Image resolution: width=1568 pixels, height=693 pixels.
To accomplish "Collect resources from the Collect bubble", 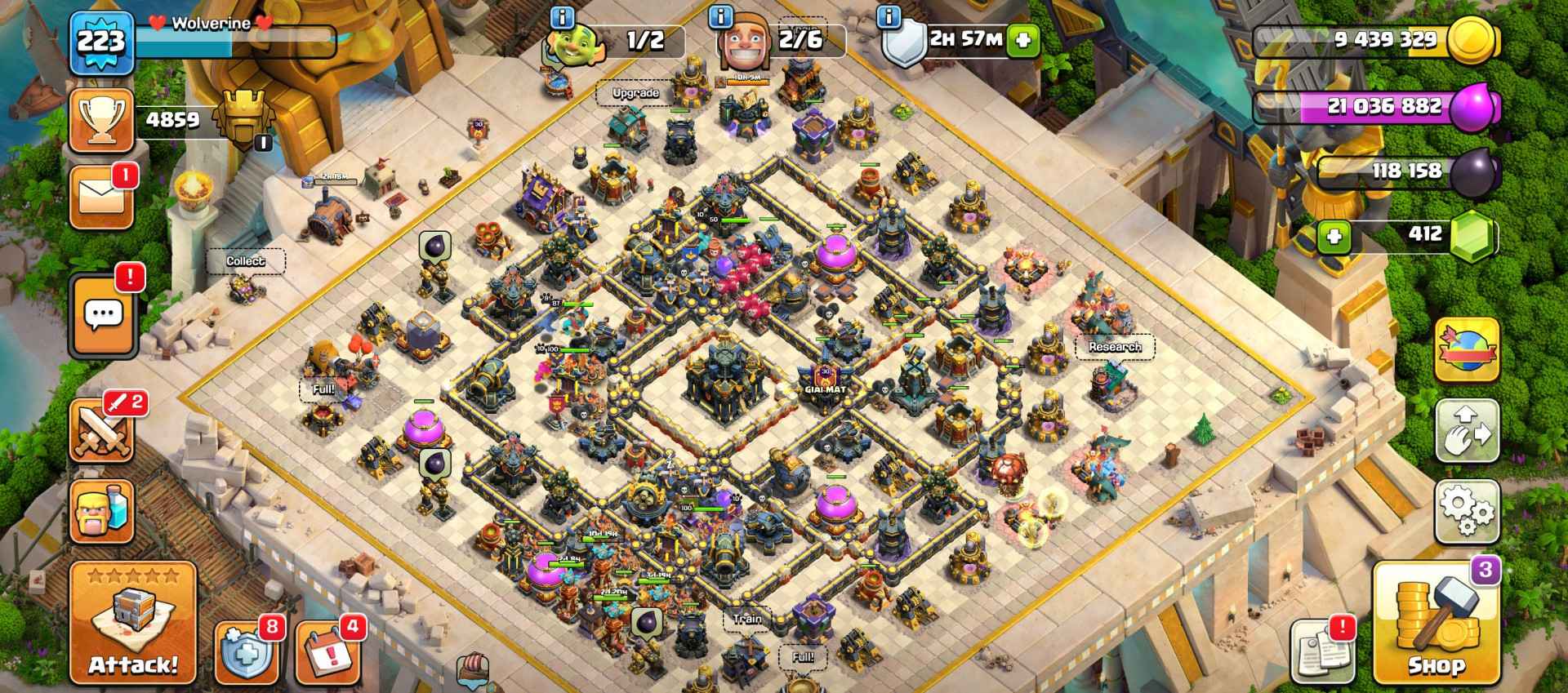I will [245, 261].
